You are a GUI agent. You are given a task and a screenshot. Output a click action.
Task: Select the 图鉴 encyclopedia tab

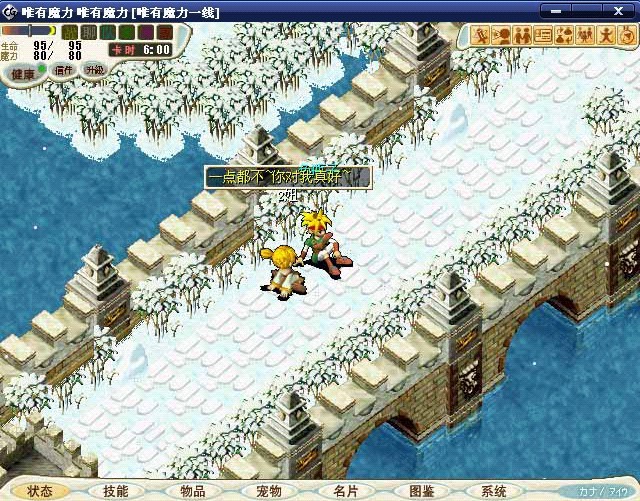(x=421, y=491)
